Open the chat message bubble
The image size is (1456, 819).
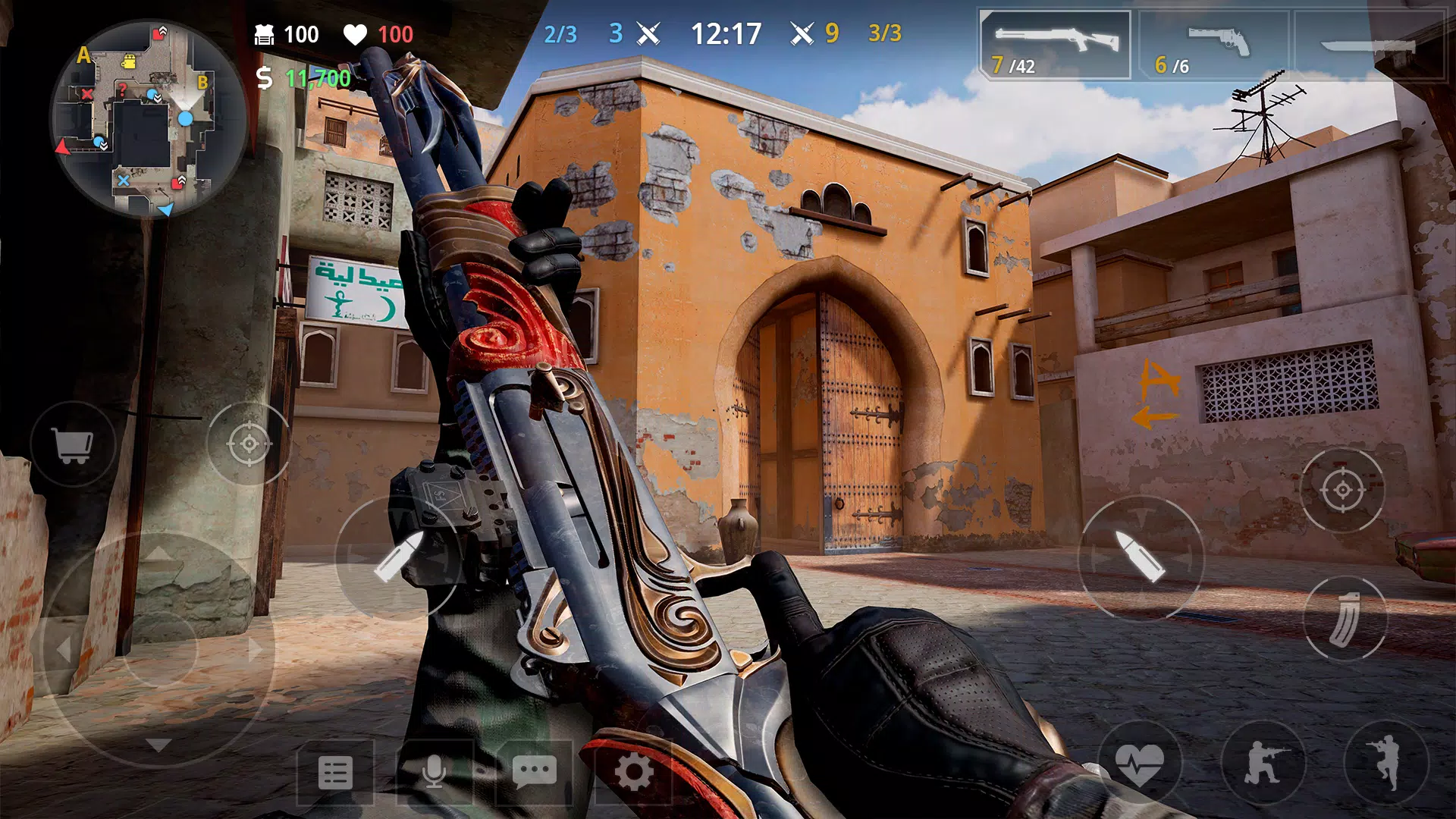[535, 772]
